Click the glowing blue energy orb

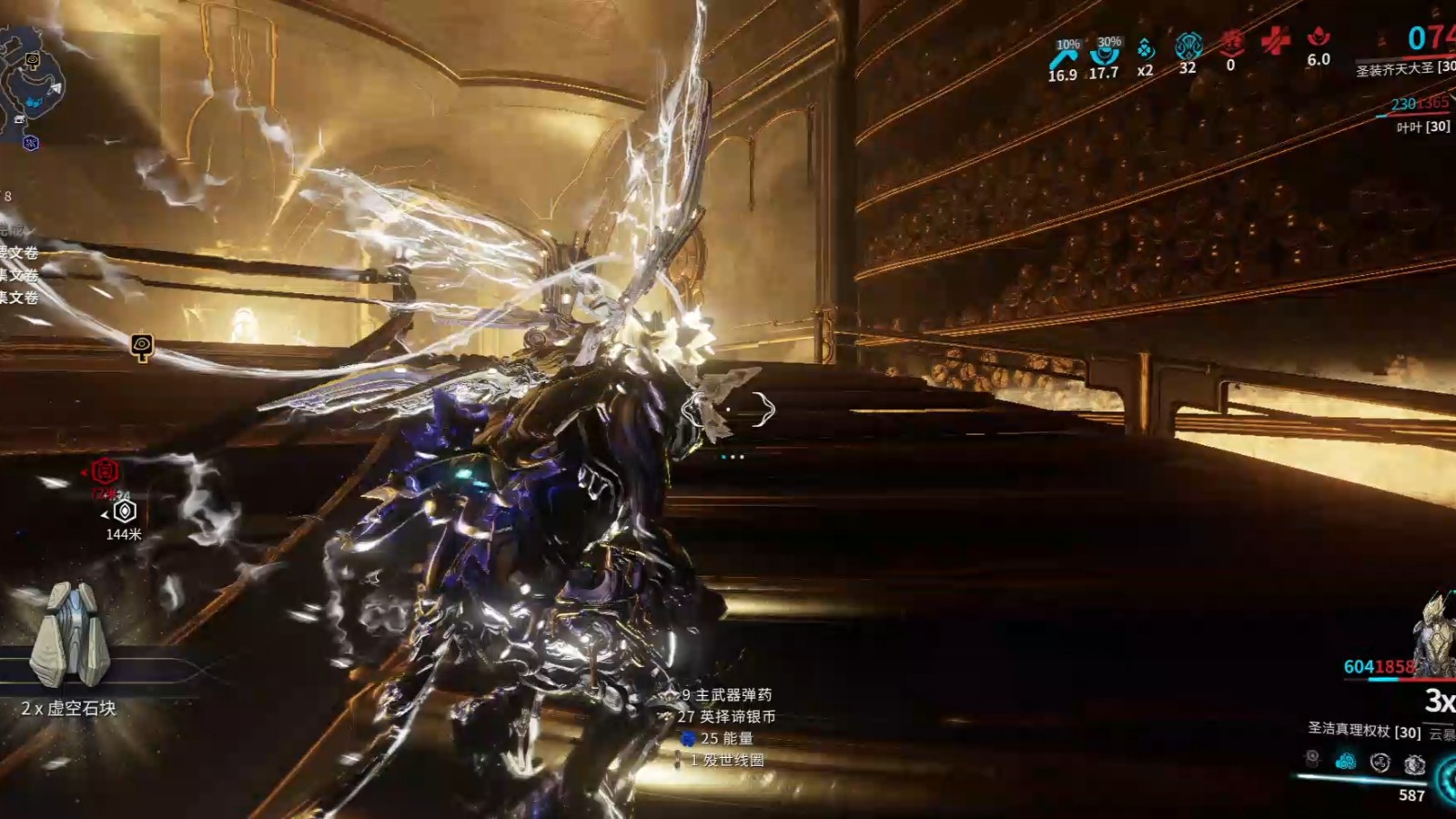[1447, 780]
